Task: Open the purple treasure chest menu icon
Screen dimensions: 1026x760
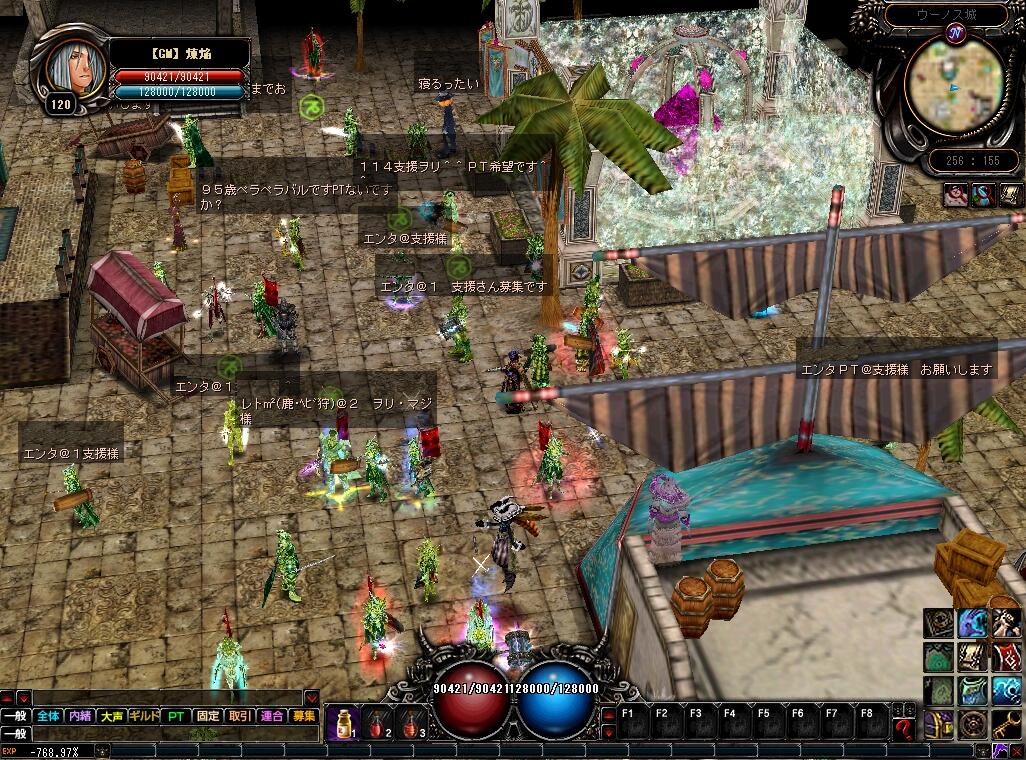Action: coord(938,723)
